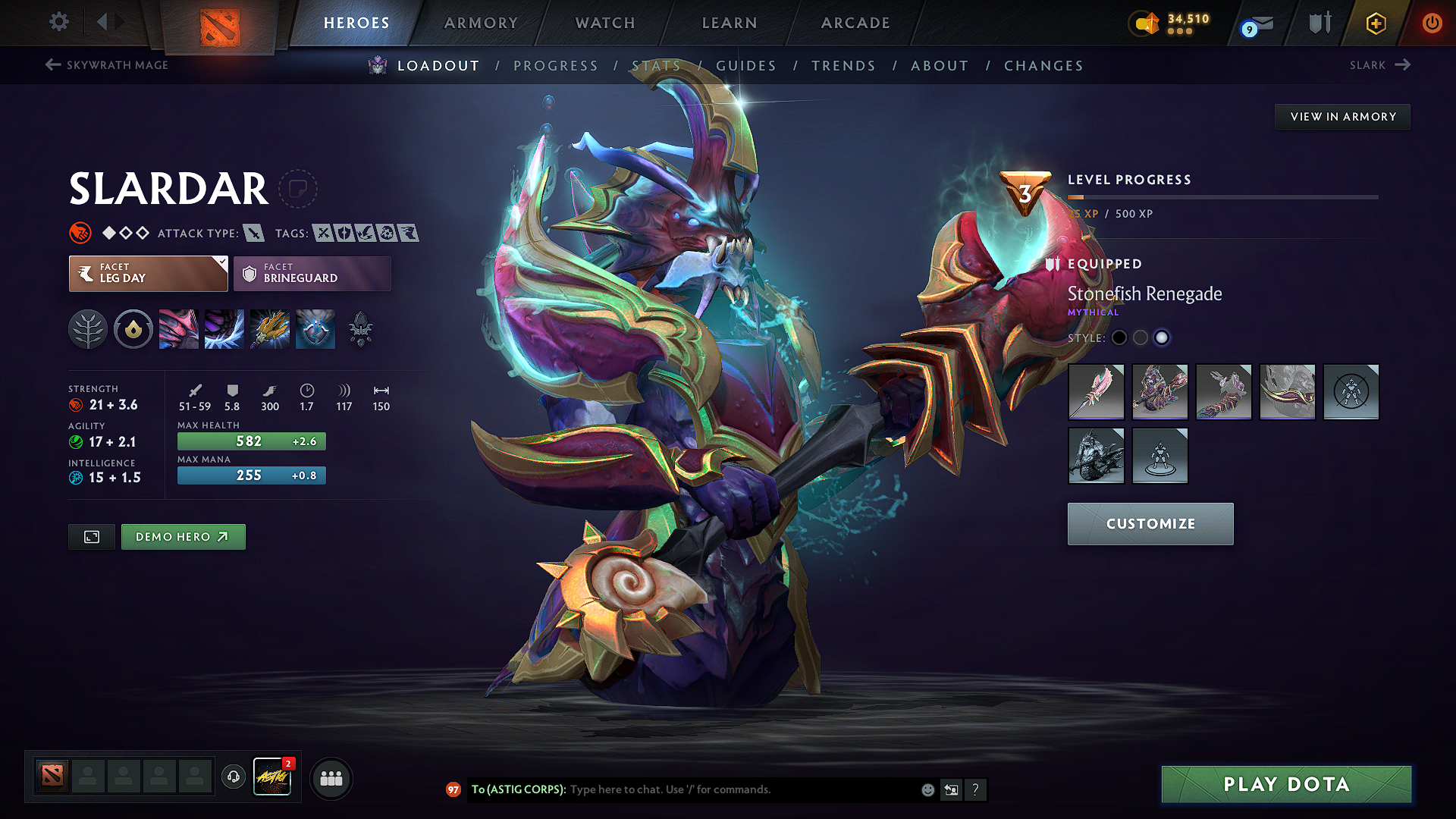Focus the chat input field
1456x819 pixels.
point(743,789)
